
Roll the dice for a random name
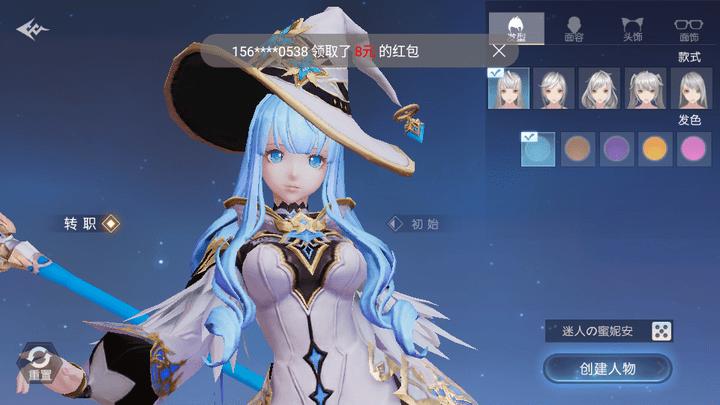pyautogui.click(x=661, y=331)
